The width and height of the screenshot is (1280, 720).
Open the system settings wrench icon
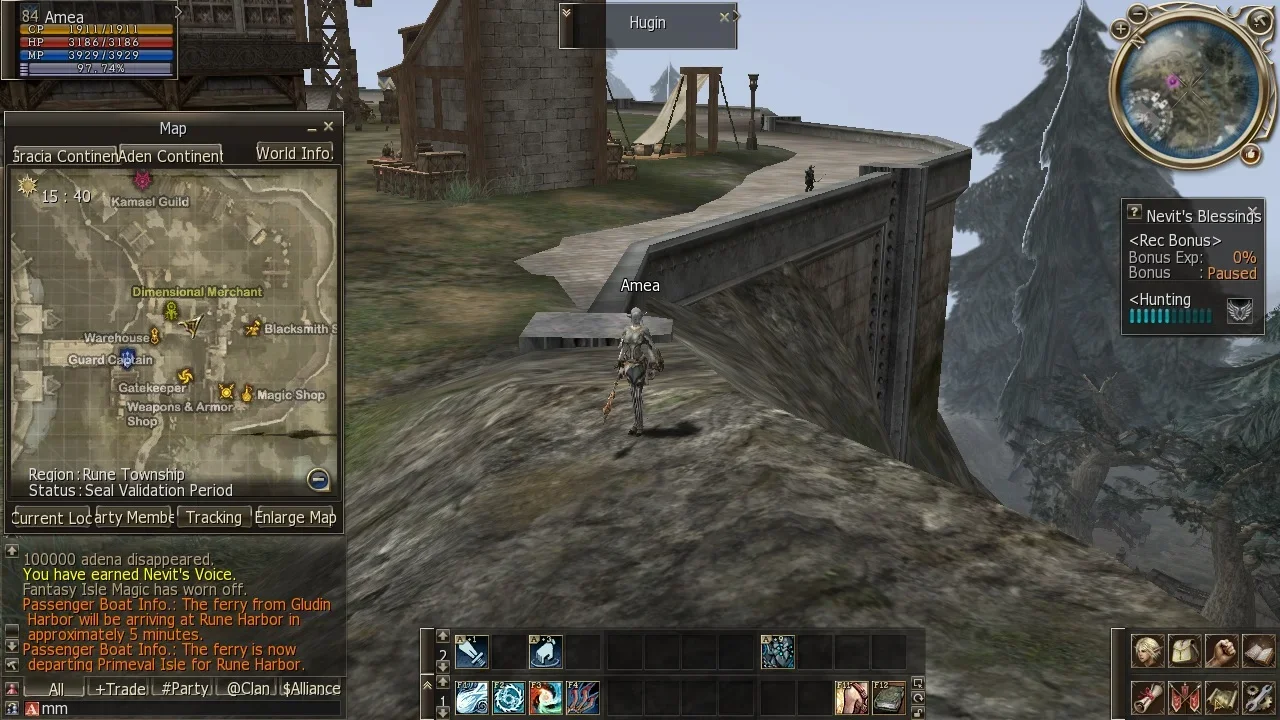tap(1258, 696)
